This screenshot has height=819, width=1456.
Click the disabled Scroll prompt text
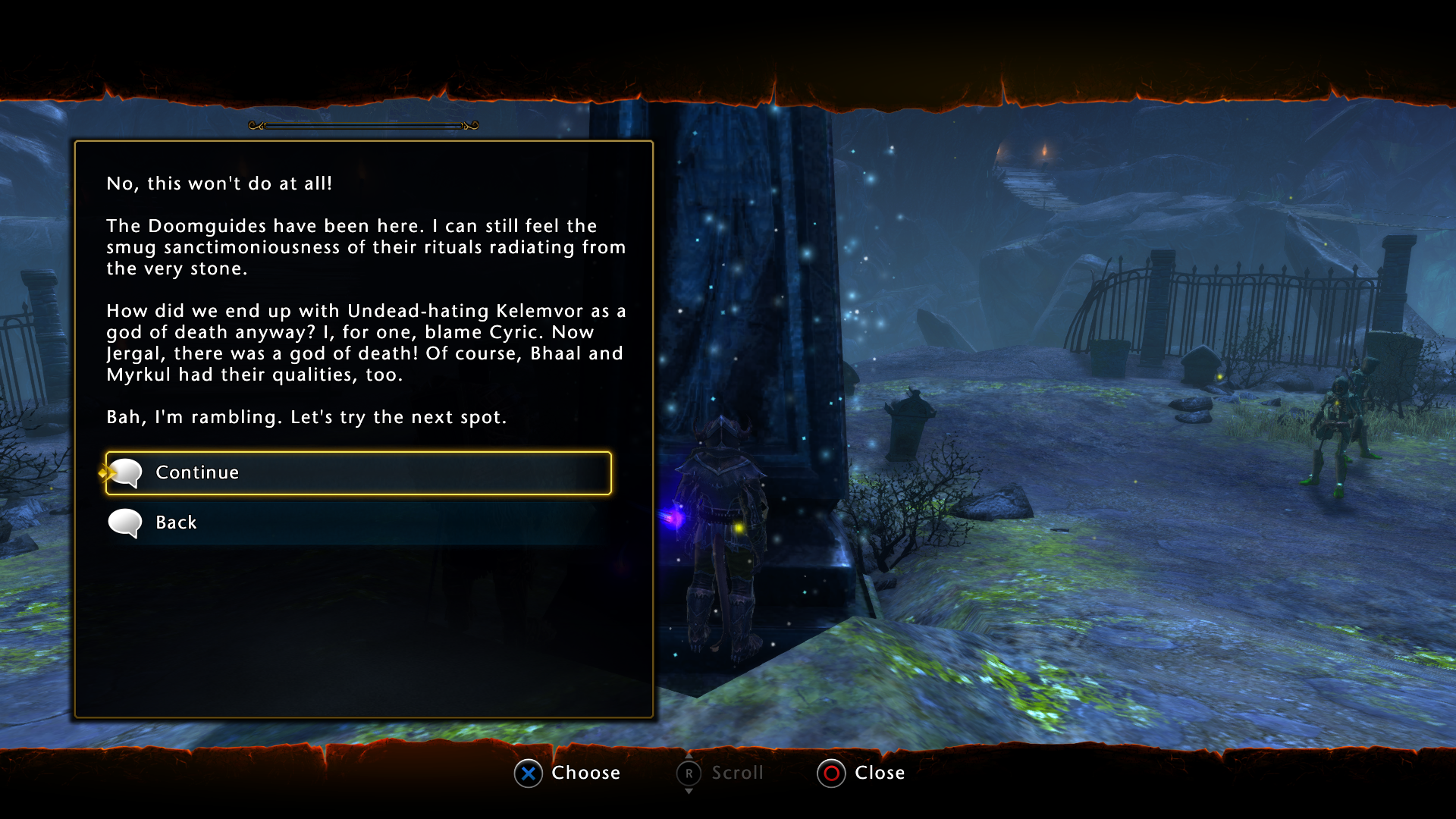[x=737, y=773]
